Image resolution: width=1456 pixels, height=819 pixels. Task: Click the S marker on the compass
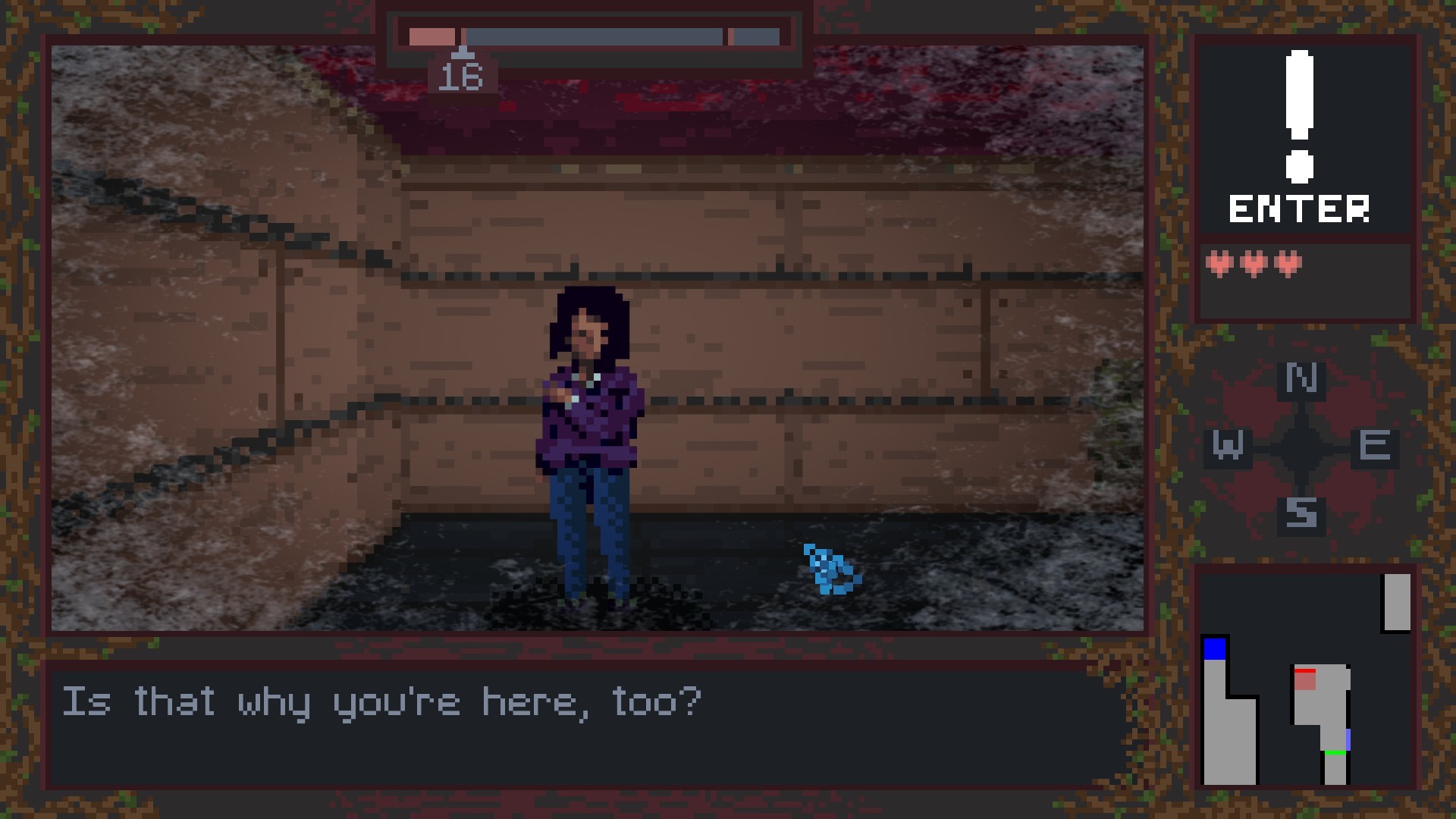(1301, 516)
